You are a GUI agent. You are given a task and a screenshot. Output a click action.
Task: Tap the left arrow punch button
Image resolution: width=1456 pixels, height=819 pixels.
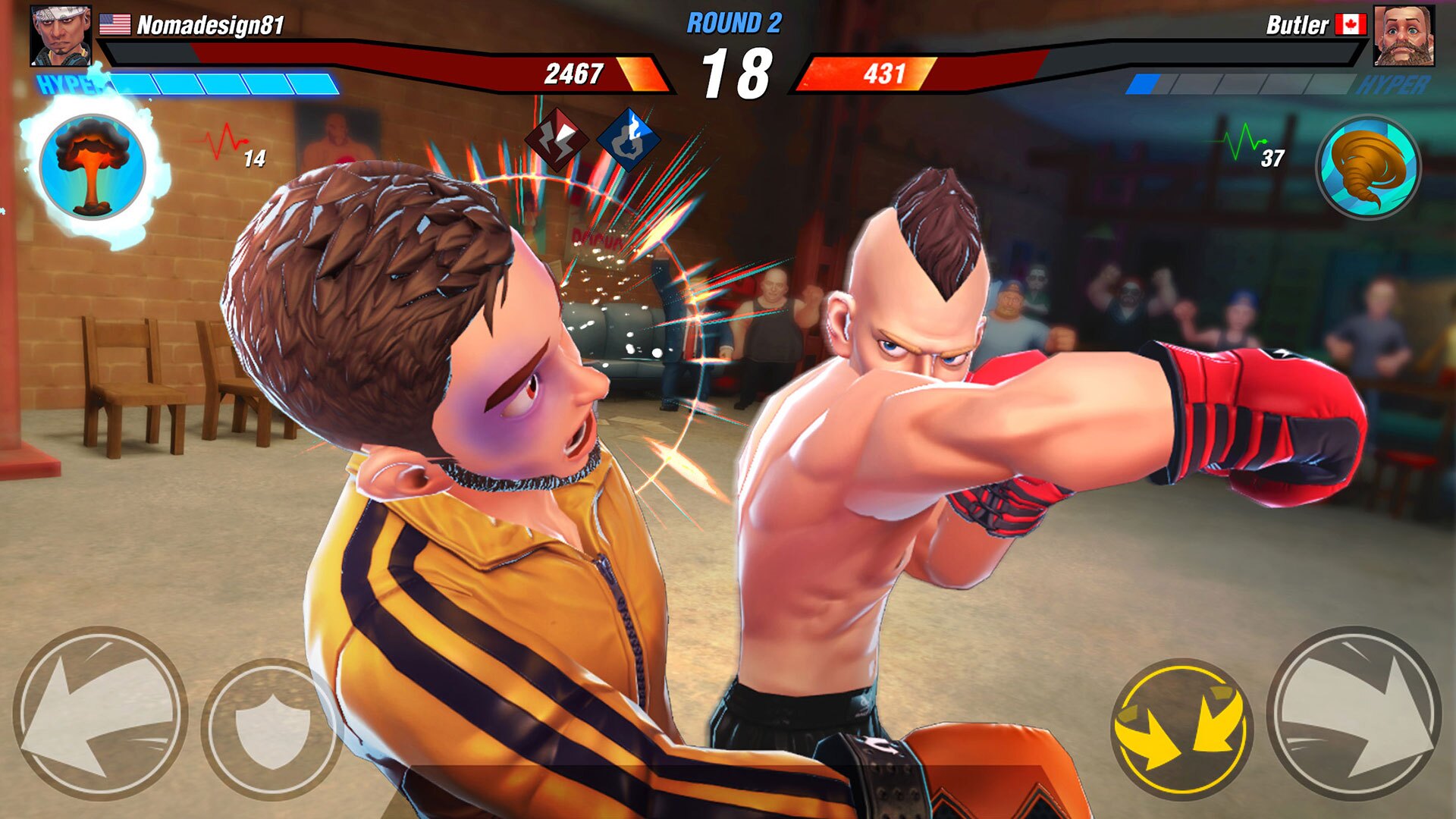[100, 713]
